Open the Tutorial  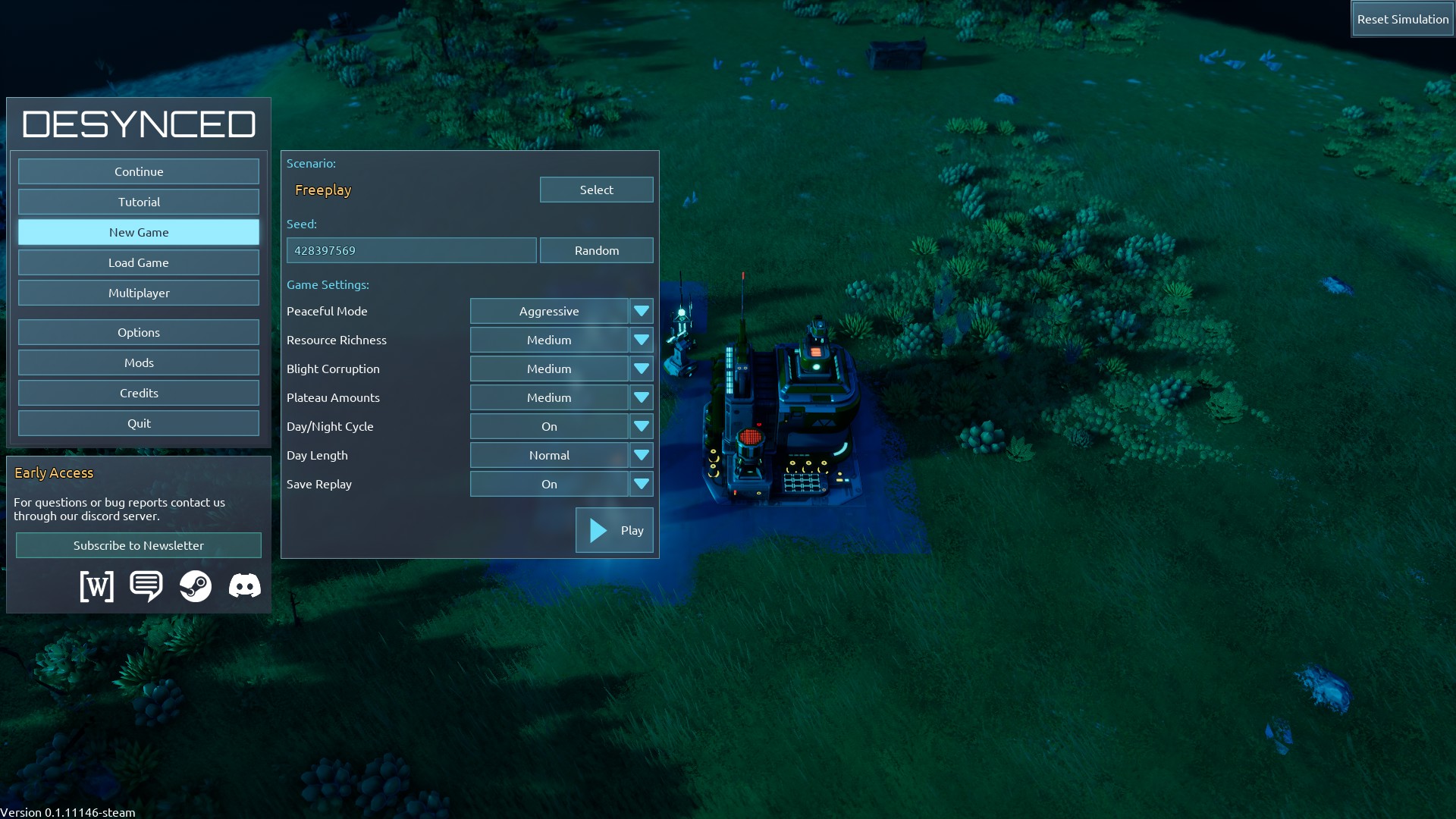click(x=139, y=202)
